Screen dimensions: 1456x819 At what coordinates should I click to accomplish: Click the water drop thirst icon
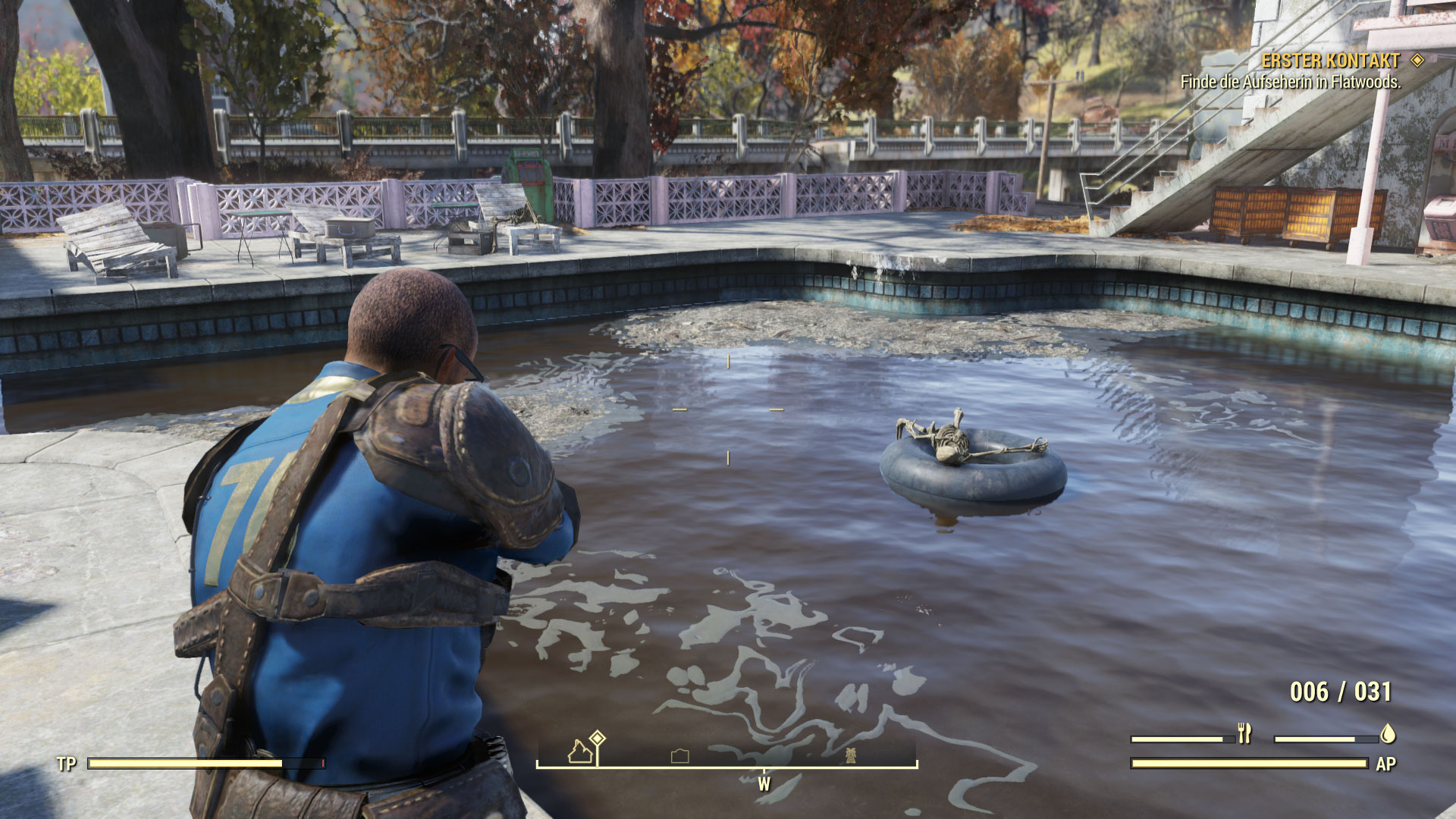(1388, 733)
